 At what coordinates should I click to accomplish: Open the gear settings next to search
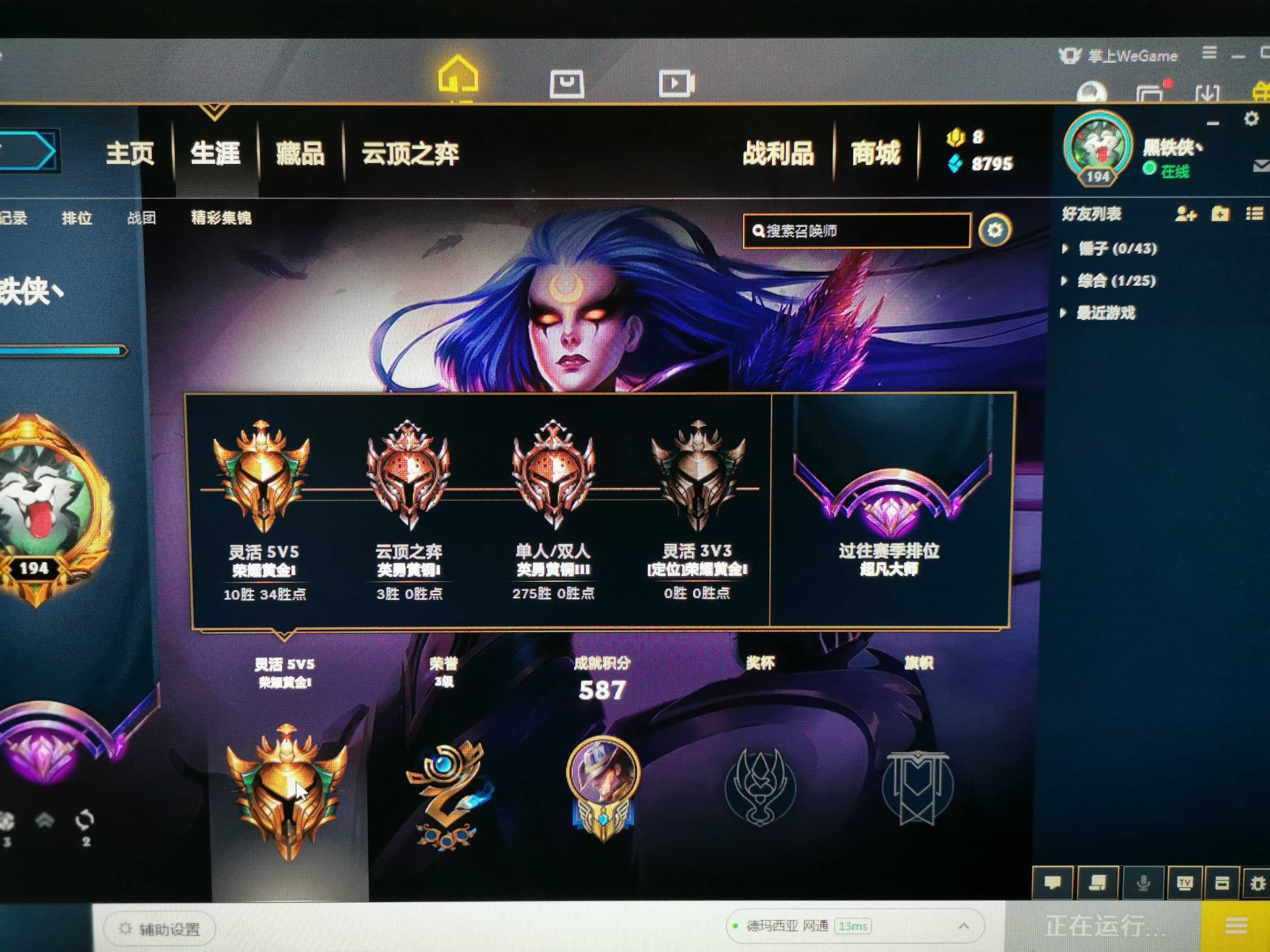(x=995, y=230)
